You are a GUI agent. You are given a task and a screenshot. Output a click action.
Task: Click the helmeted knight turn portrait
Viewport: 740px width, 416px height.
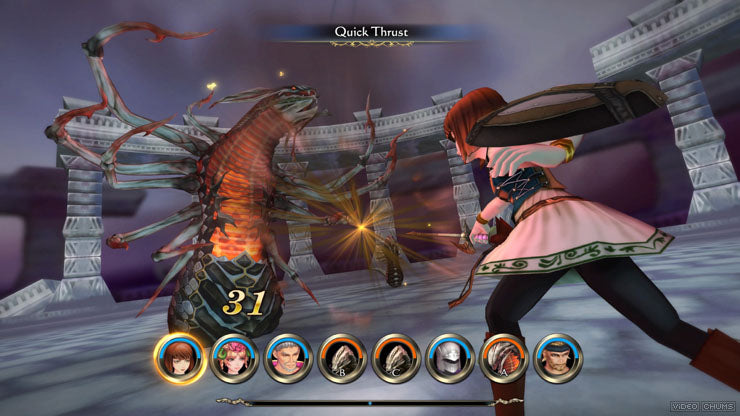(x=450, y=358)
